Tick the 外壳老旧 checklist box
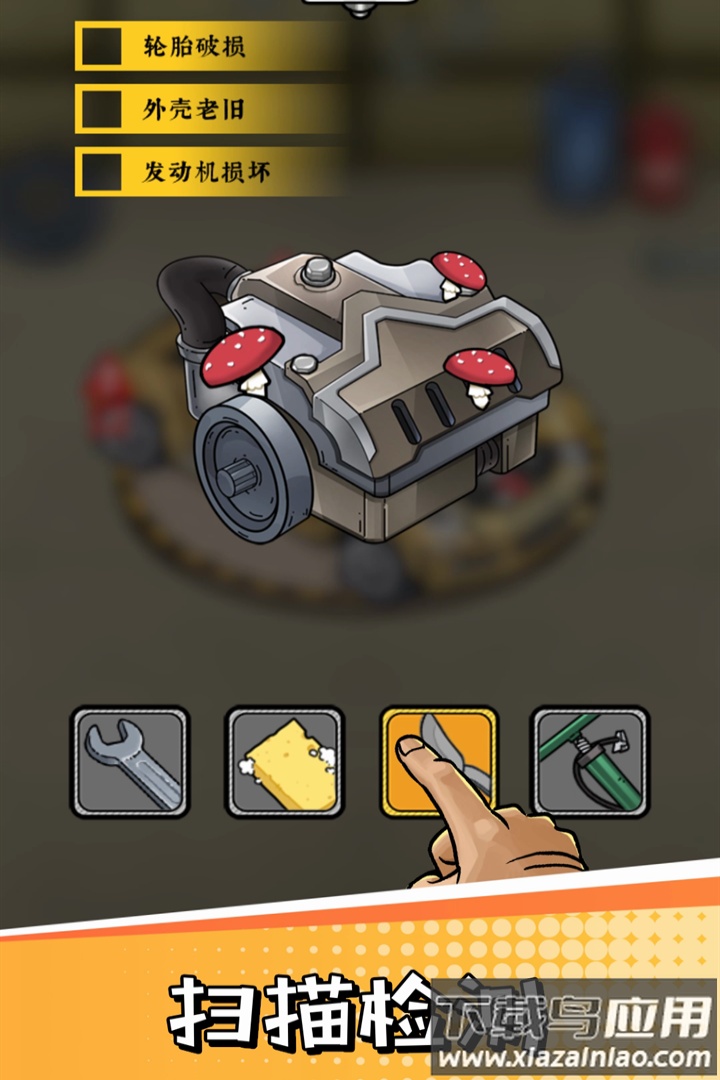Screen dimensions: 720x1080 (101, 109)
